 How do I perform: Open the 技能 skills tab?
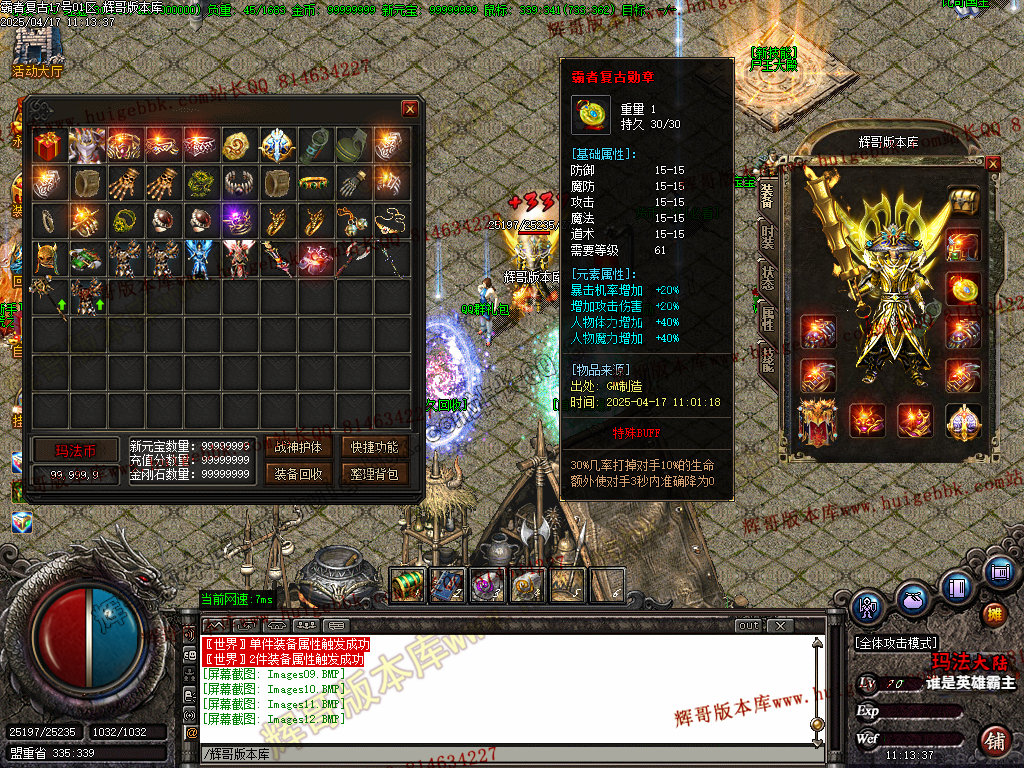tap(767, 358)
